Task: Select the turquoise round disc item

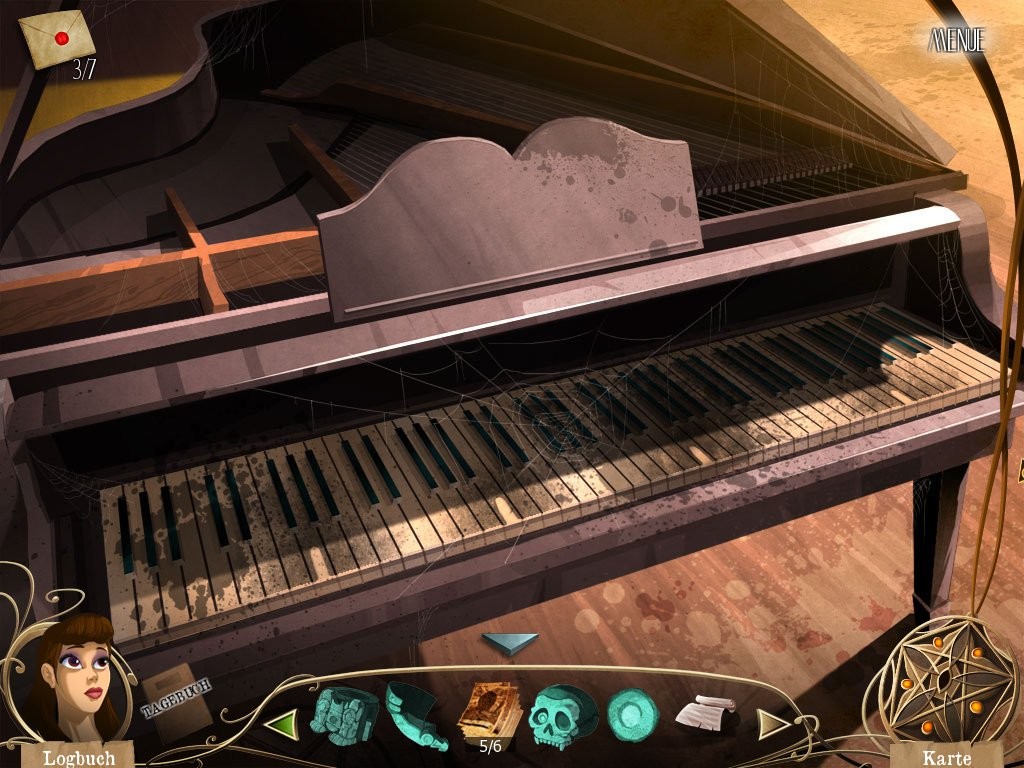Action: (632, 715)
